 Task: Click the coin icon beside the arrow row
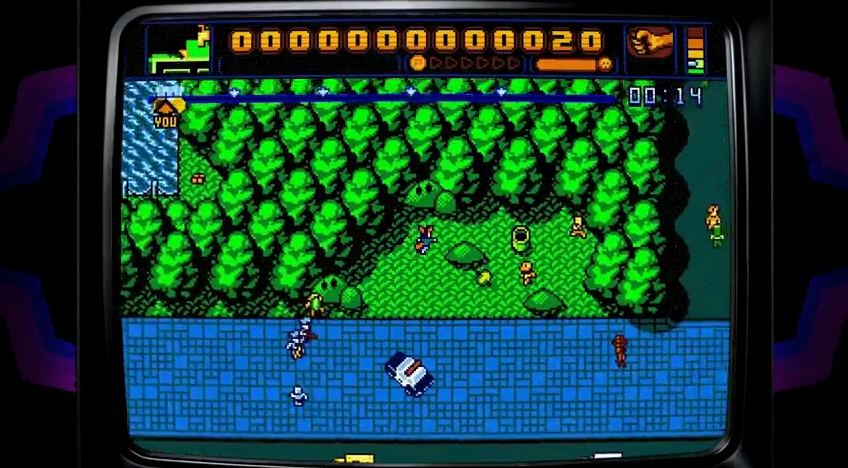tap(418, 63)
